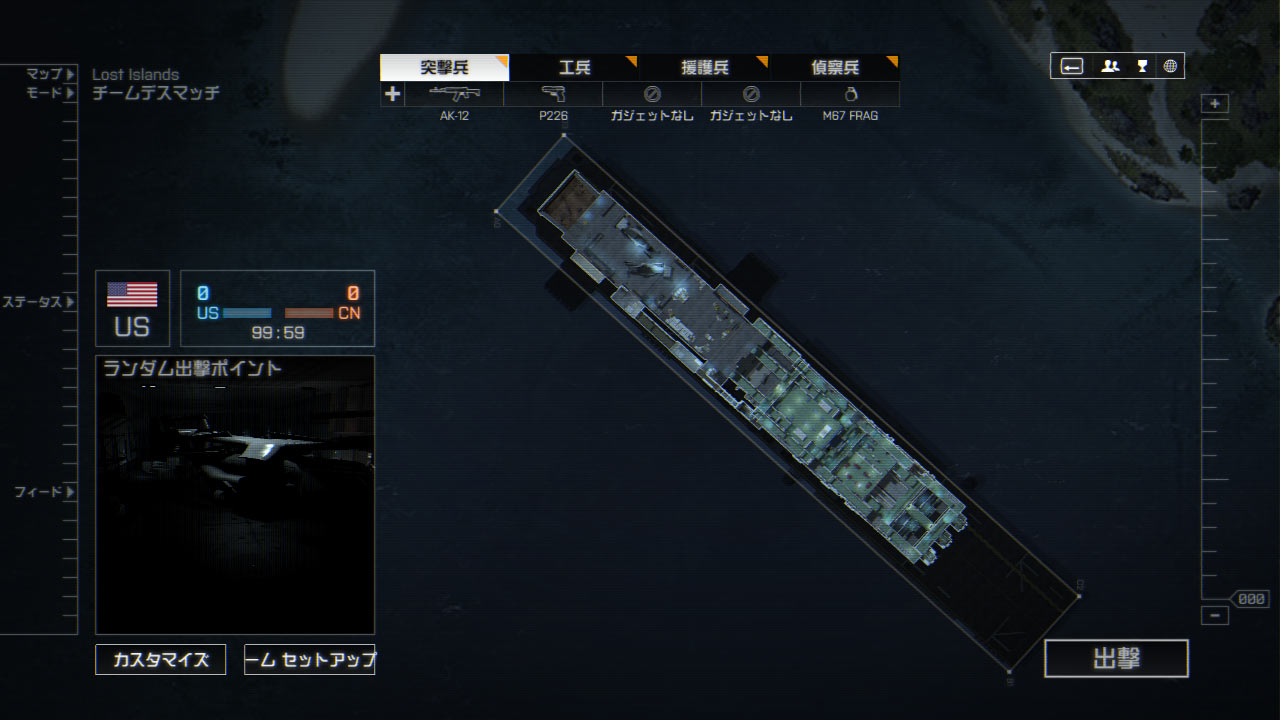Click the globe icon

coord(1170,66)
